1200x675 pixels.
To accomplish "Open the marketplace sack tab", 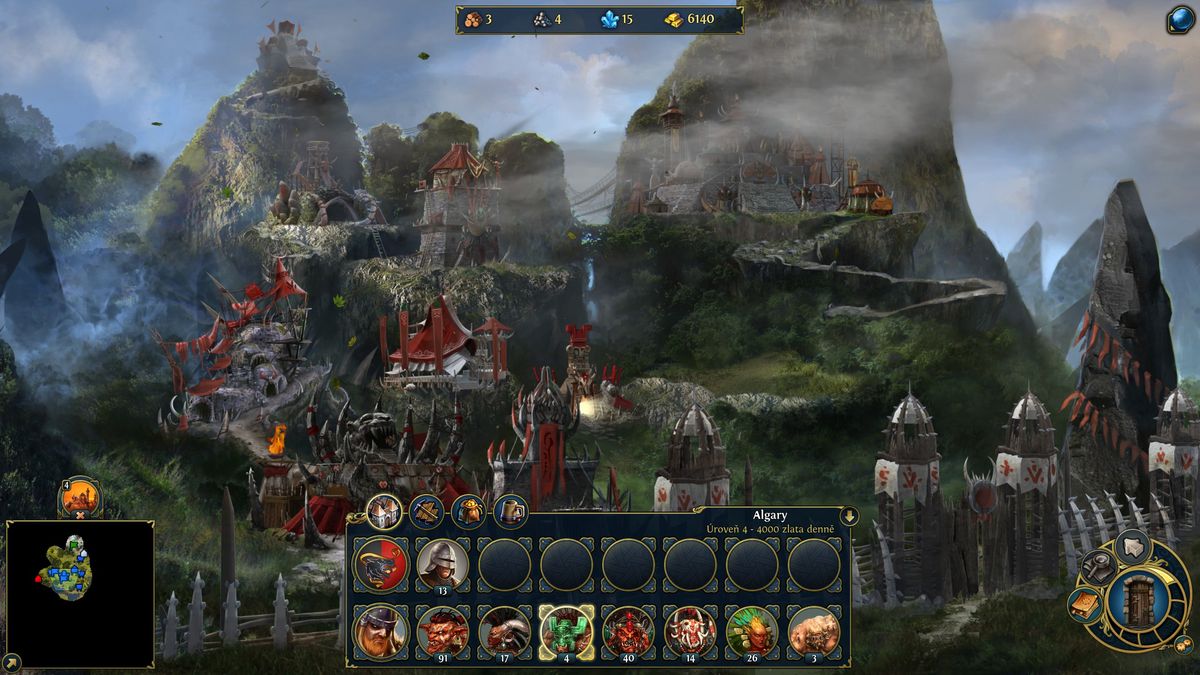I will (467, 512).
